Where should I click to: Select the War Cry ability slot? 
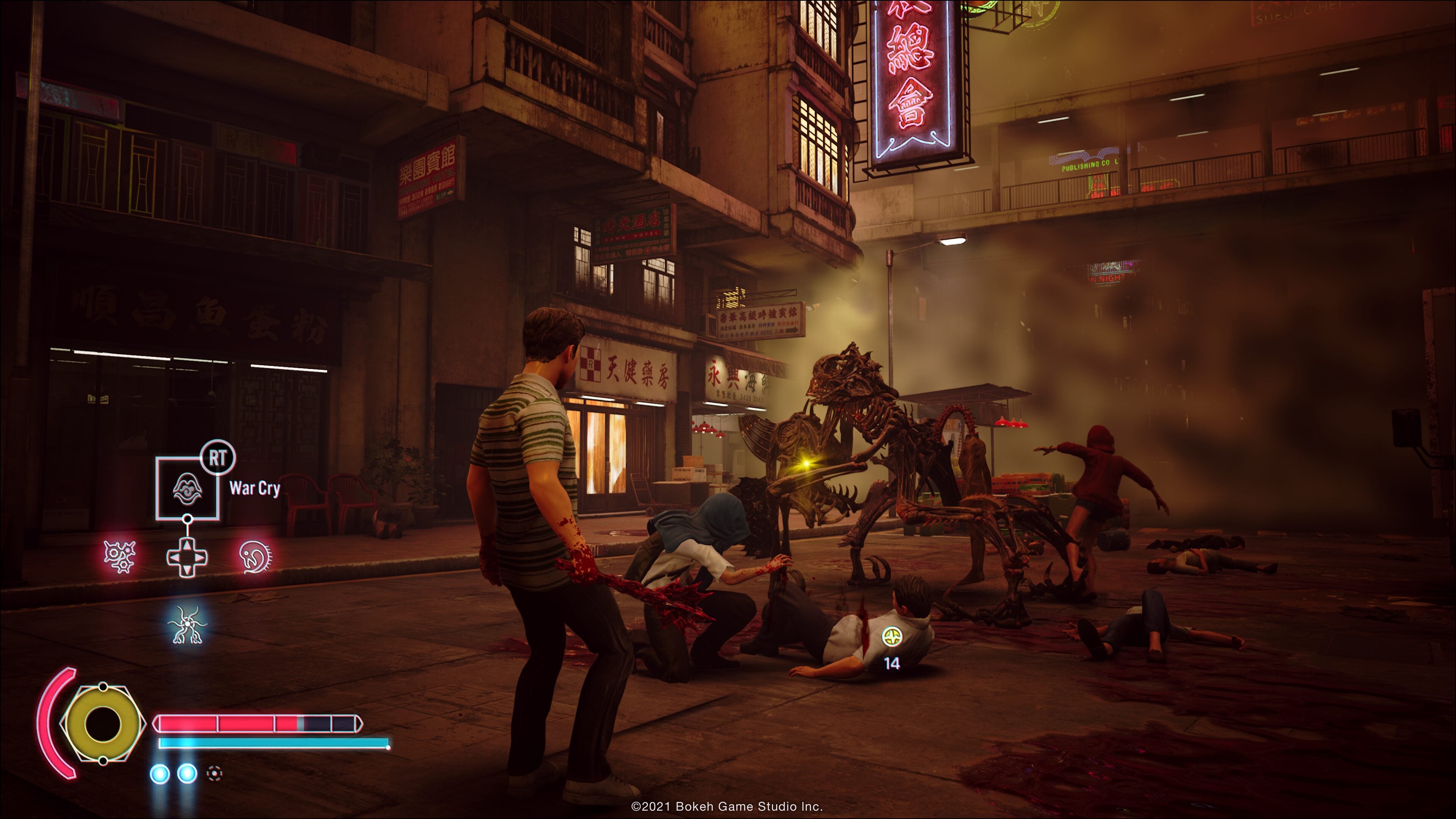[188, 489]
